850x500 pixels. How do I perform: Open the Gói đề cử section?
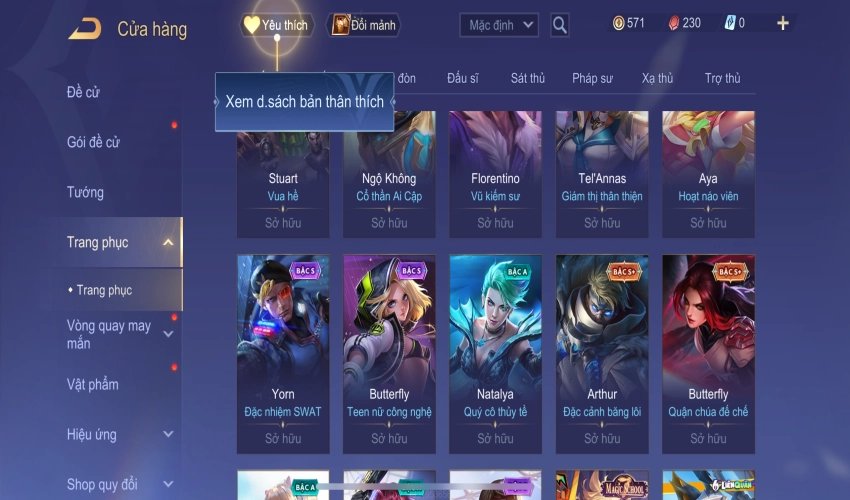click(x=93, y=143)
